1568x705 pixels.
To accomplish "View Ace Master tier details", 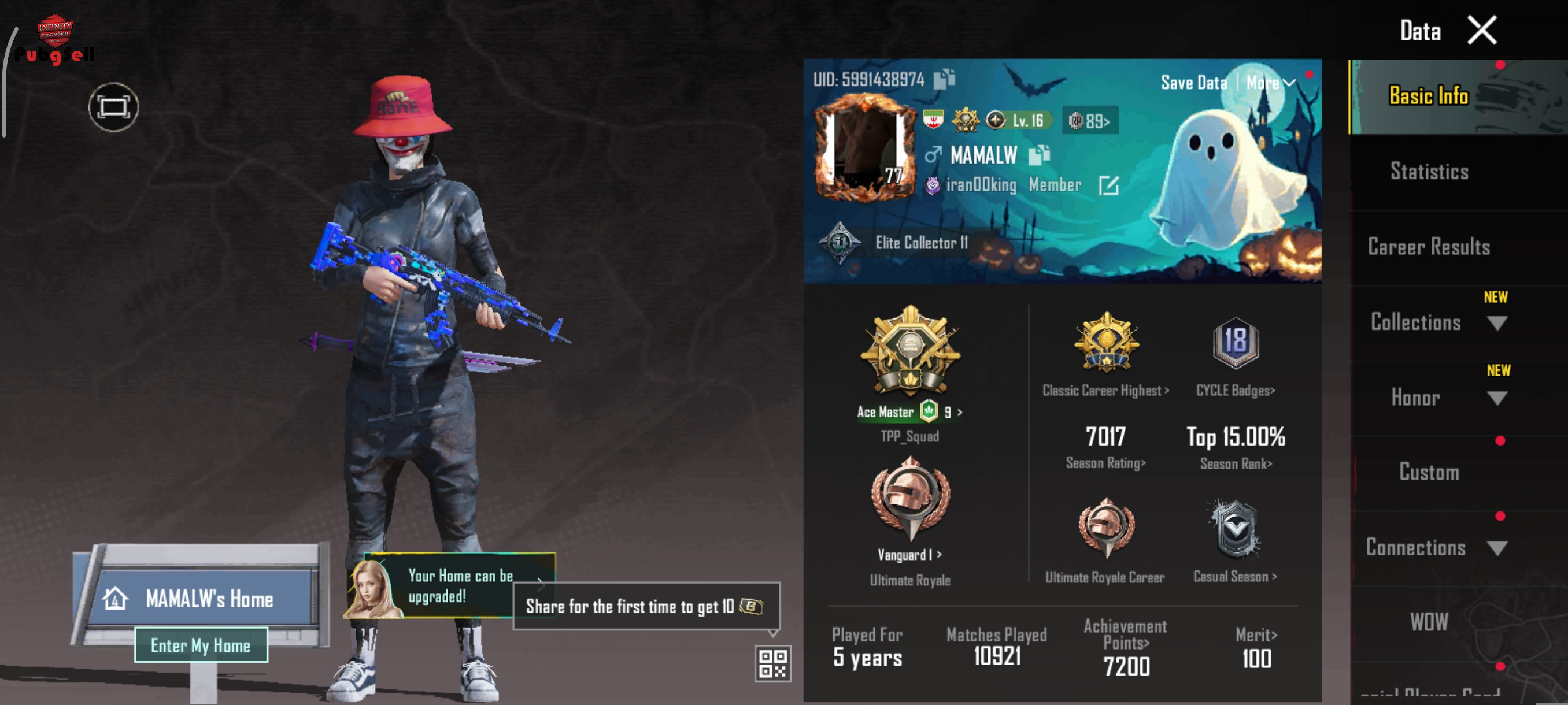I will [x=909, y=412].
